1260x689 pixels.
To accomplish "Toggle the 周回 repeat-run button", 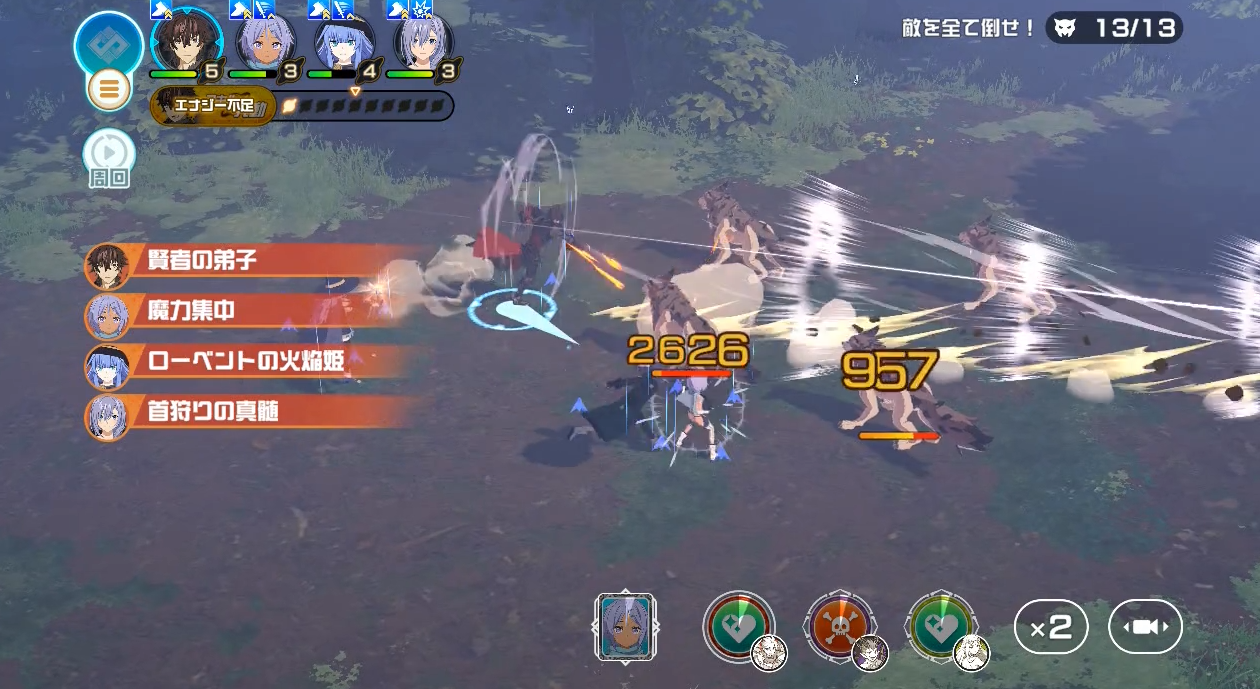I will click(x=109, y=155).
